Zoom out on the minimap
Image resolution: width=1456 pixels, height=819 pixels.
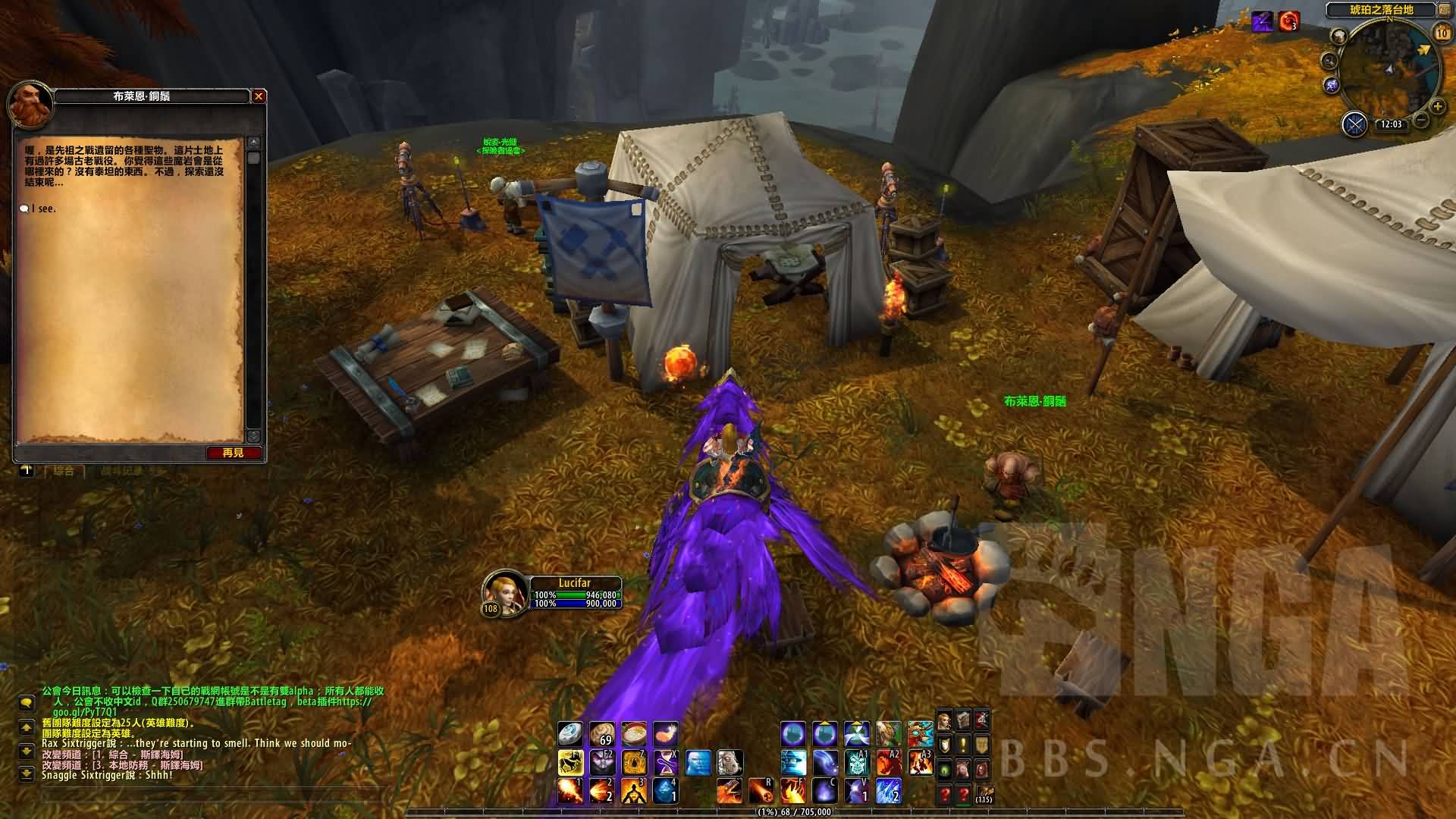click(1421, 120)
